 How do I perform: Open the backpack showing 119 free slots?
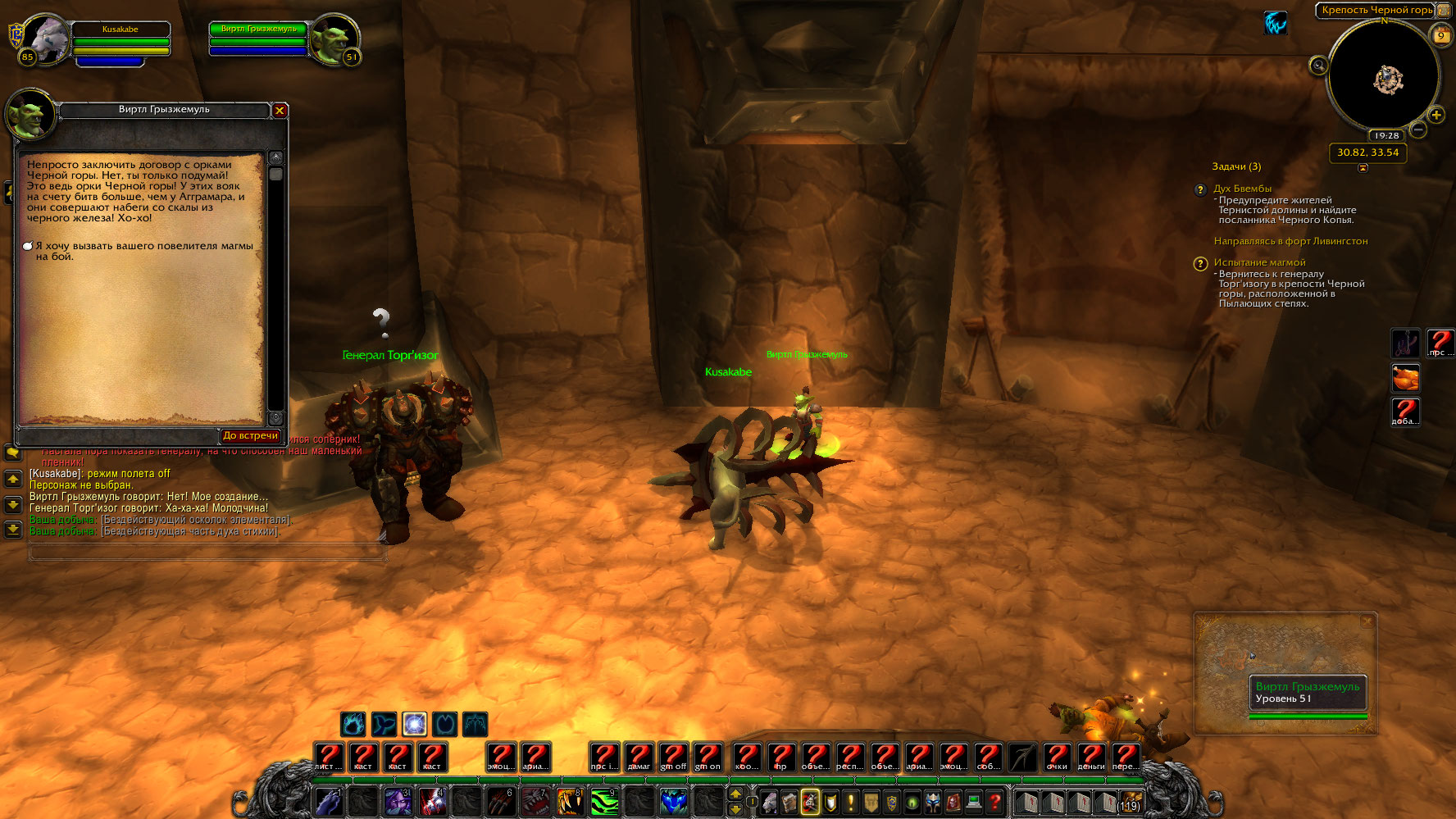pos(1130,801)
